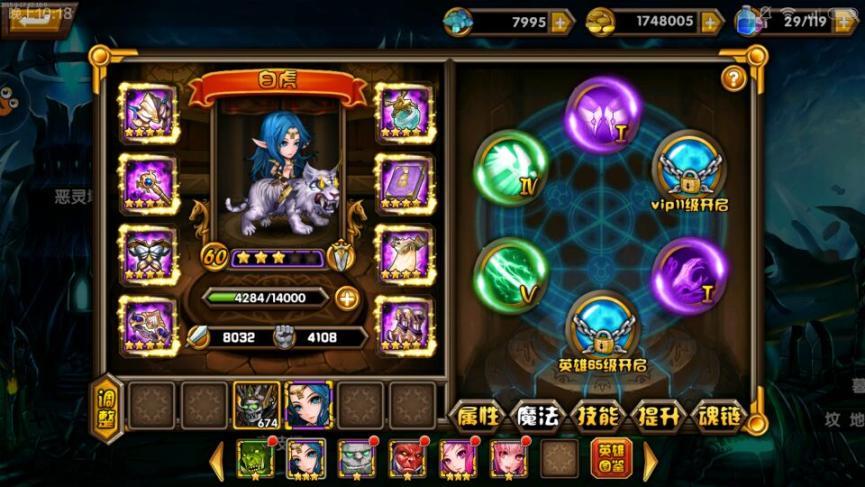
Task: Add more gems with the plus button
Action: [x=561, y=21]
